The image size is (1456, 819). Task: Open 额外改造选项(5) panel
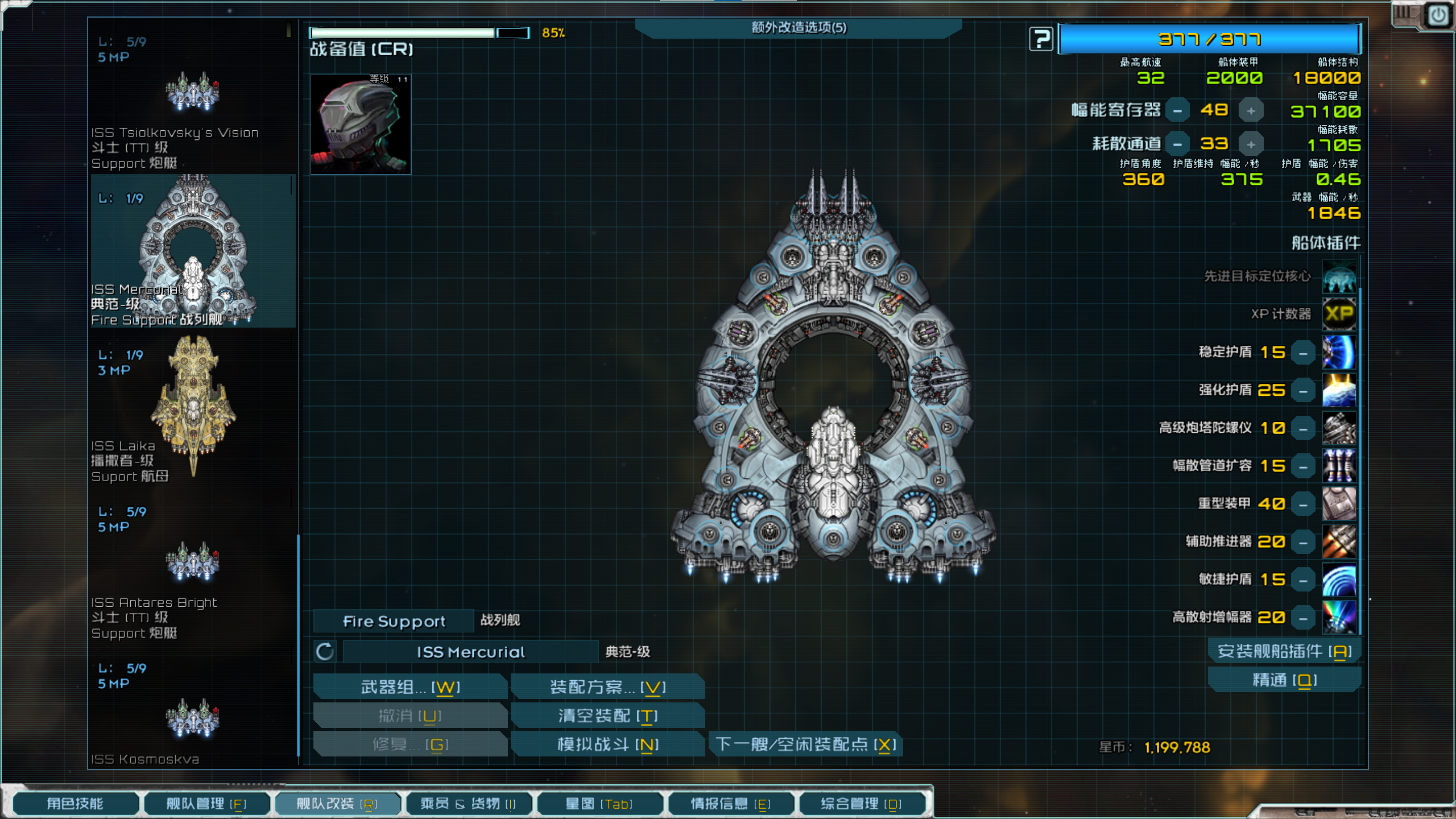[x=799, y=27]
